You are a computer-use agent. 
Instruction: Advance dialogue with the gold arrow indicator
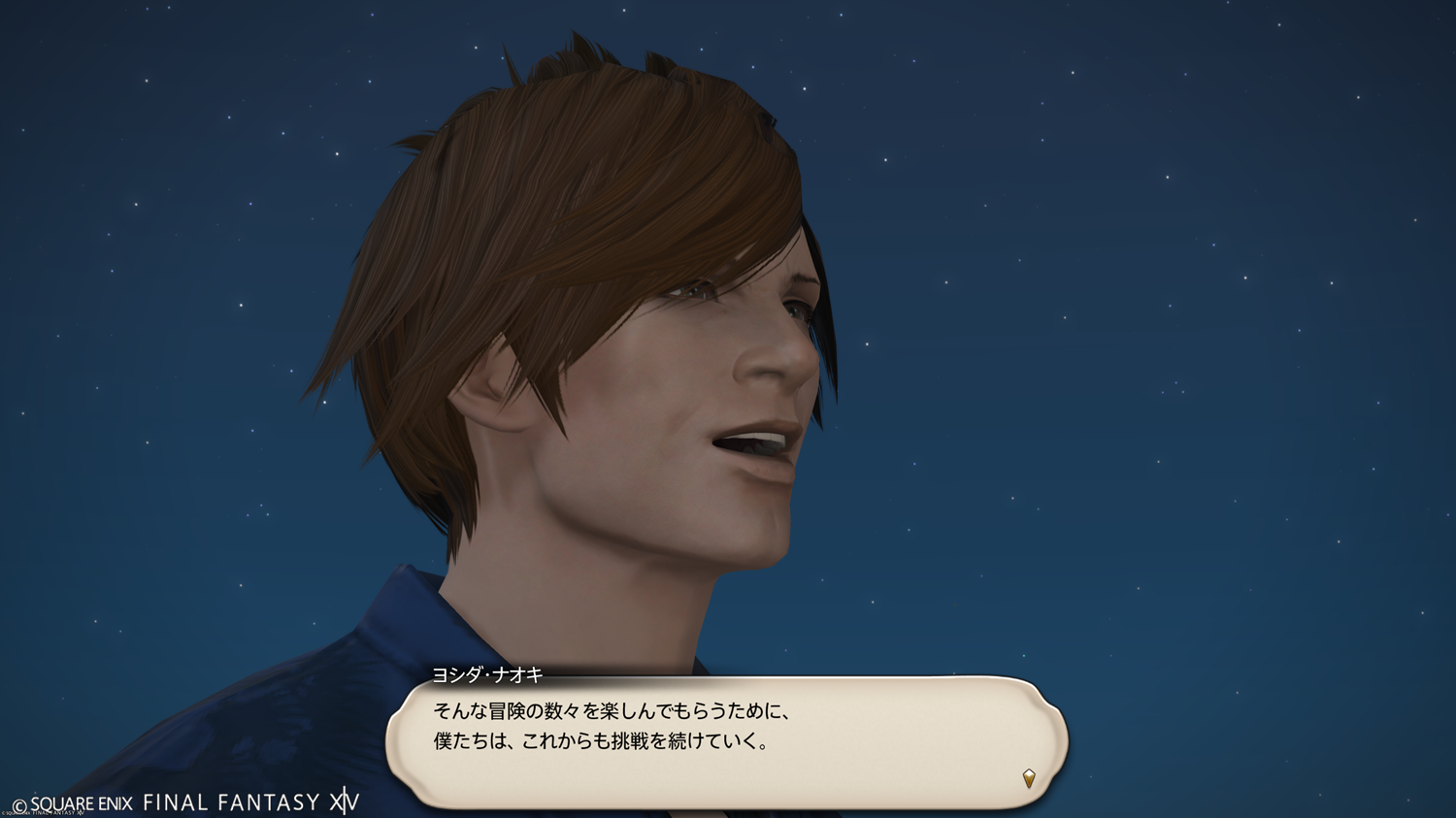(1029, 778)
